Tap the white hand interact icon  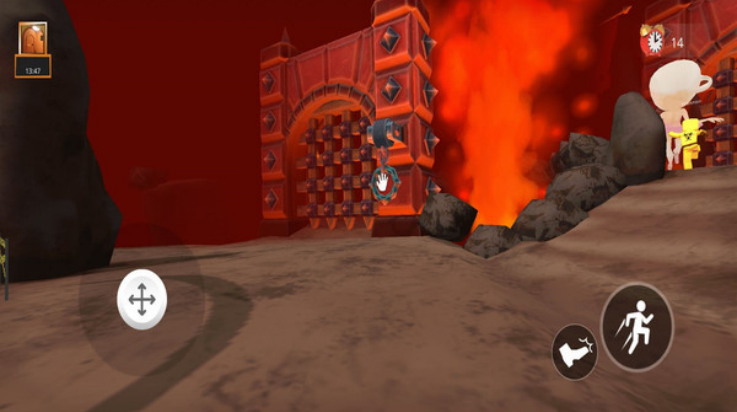coord(381,183)
